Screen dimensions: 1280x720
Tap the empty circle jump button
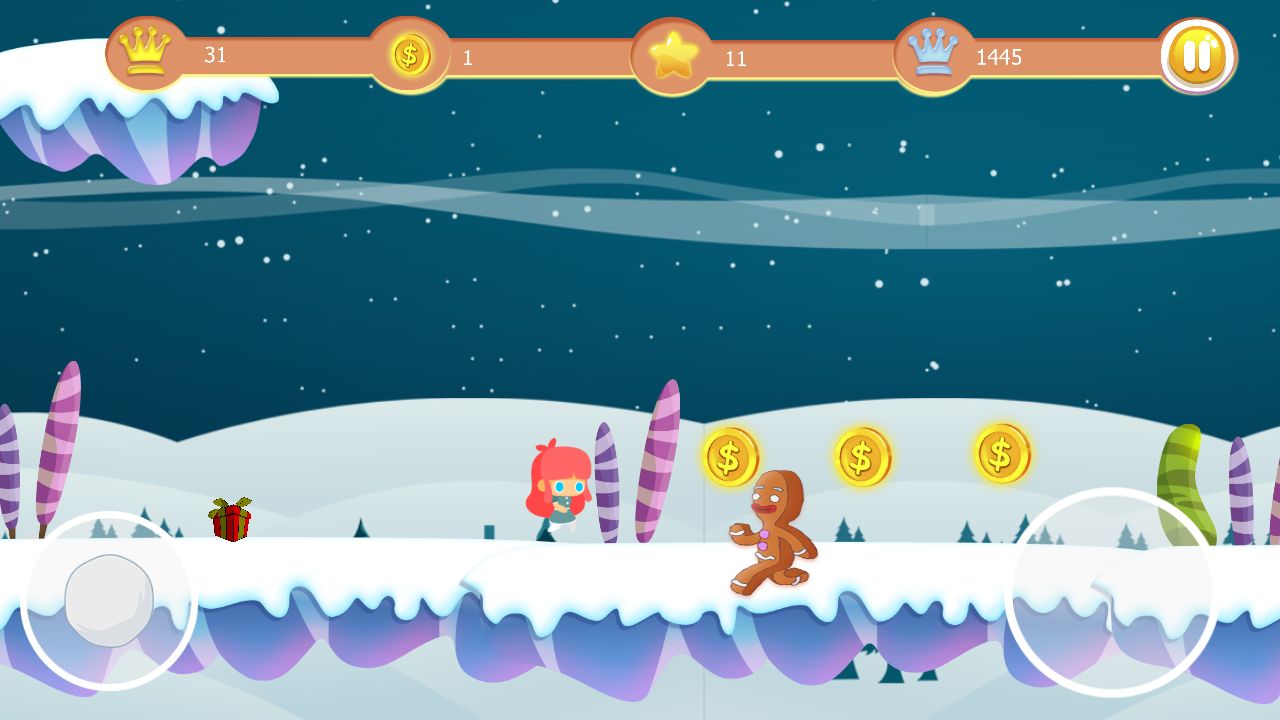[1111, 592]
